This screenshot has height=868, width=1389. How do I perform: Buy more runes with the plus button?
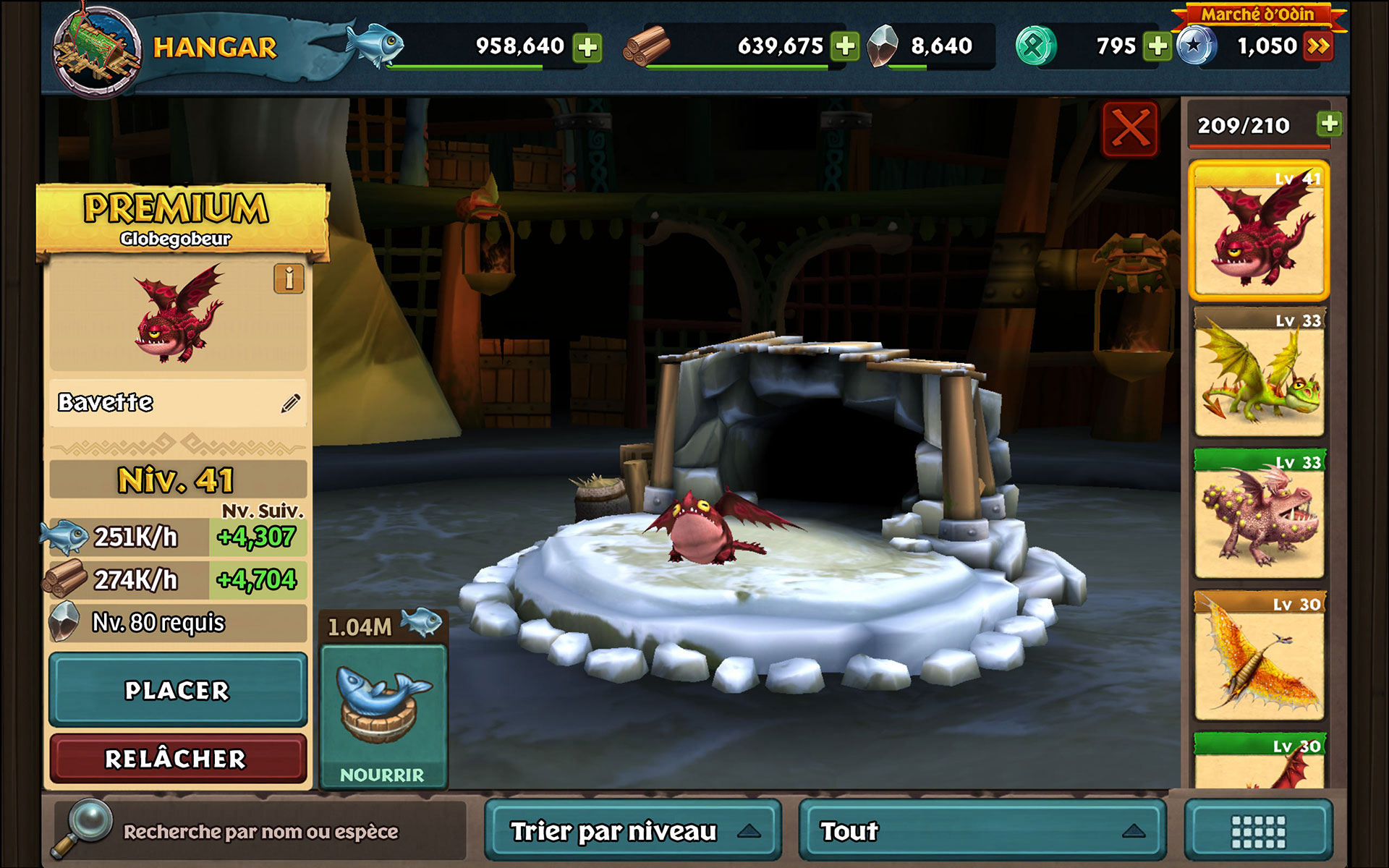pyautogui.click(x=1157, y=47)
